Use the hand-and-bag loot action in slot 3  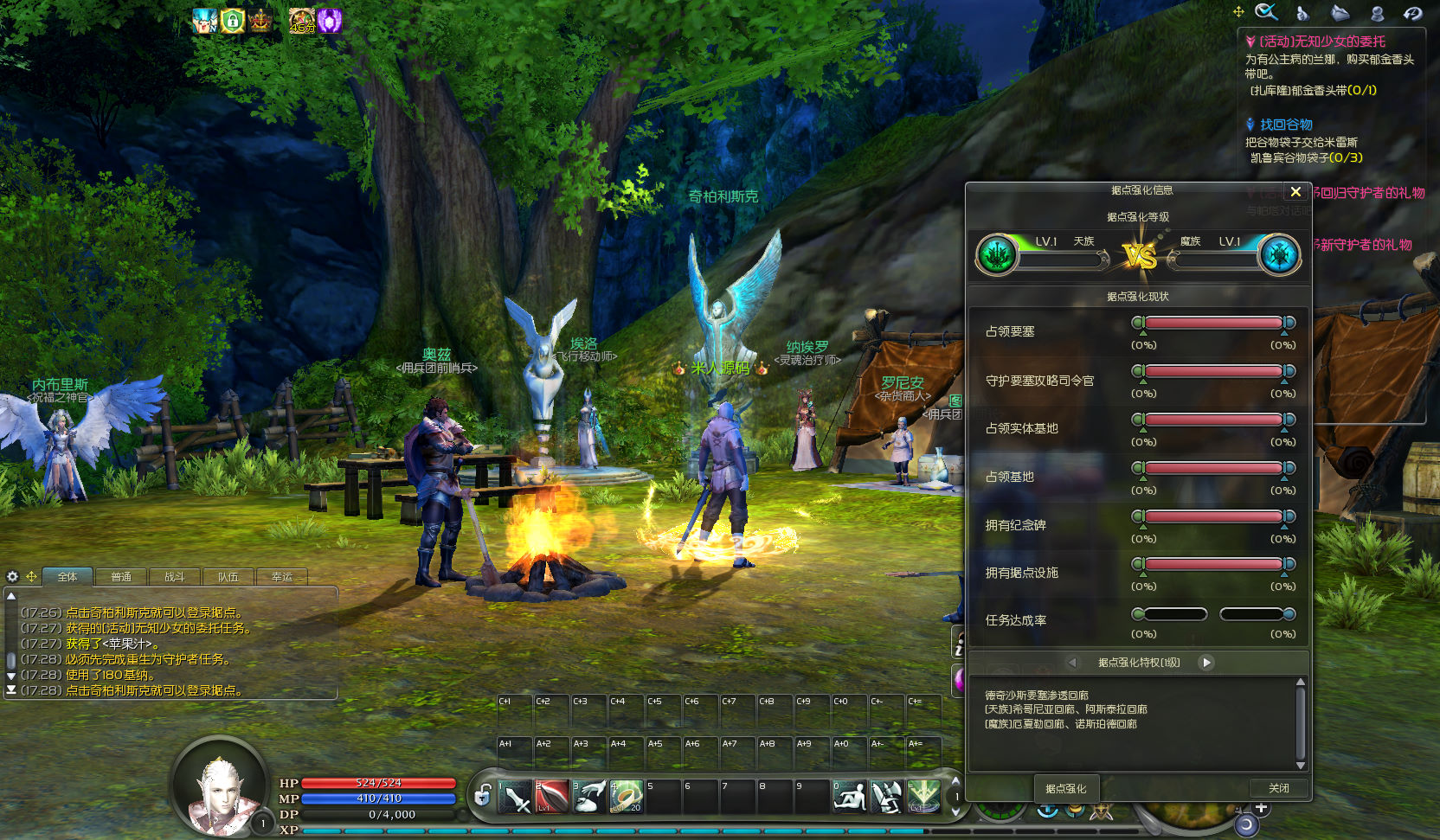click(x=589, y=797)
